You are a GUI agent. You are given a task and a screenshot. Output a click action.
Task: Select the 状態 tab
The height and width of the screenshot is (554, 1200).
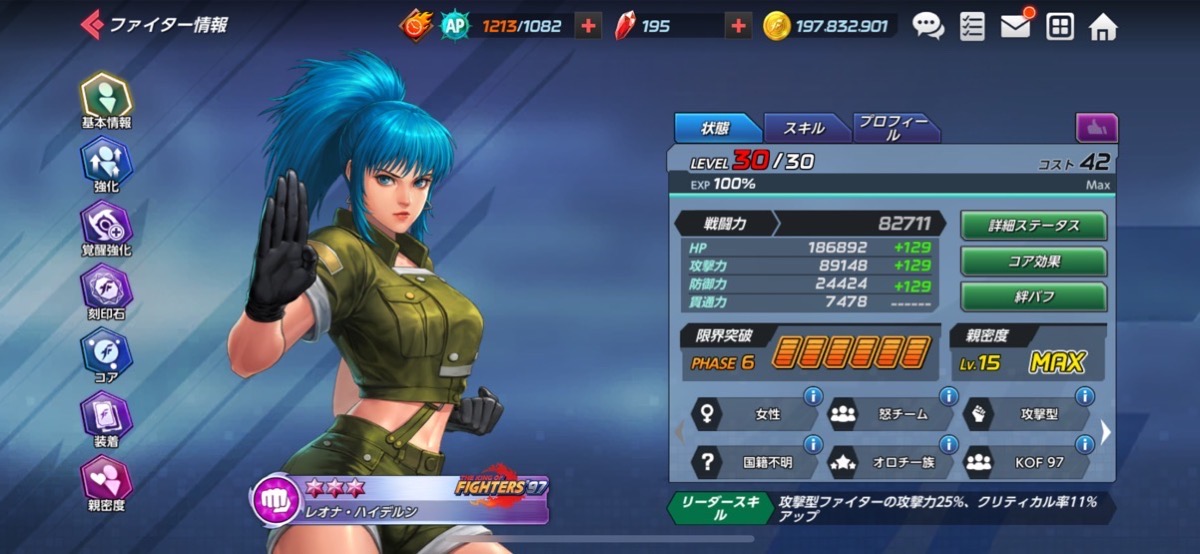(x=716, y=128)
